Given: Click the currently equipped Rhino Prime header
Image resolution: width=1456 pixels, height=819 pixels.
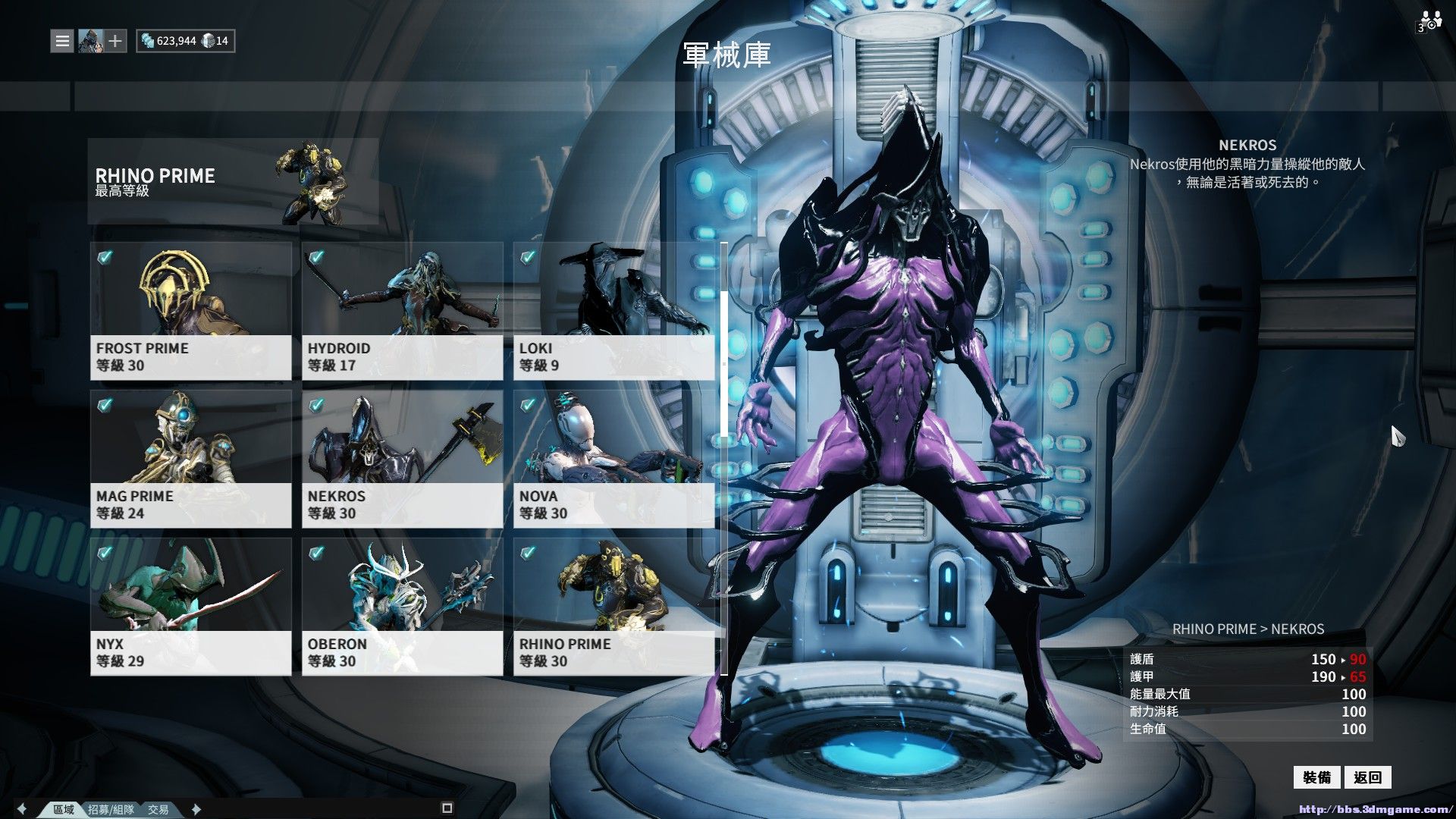Looking at the screenshot, I should click(x=232, y=182).
